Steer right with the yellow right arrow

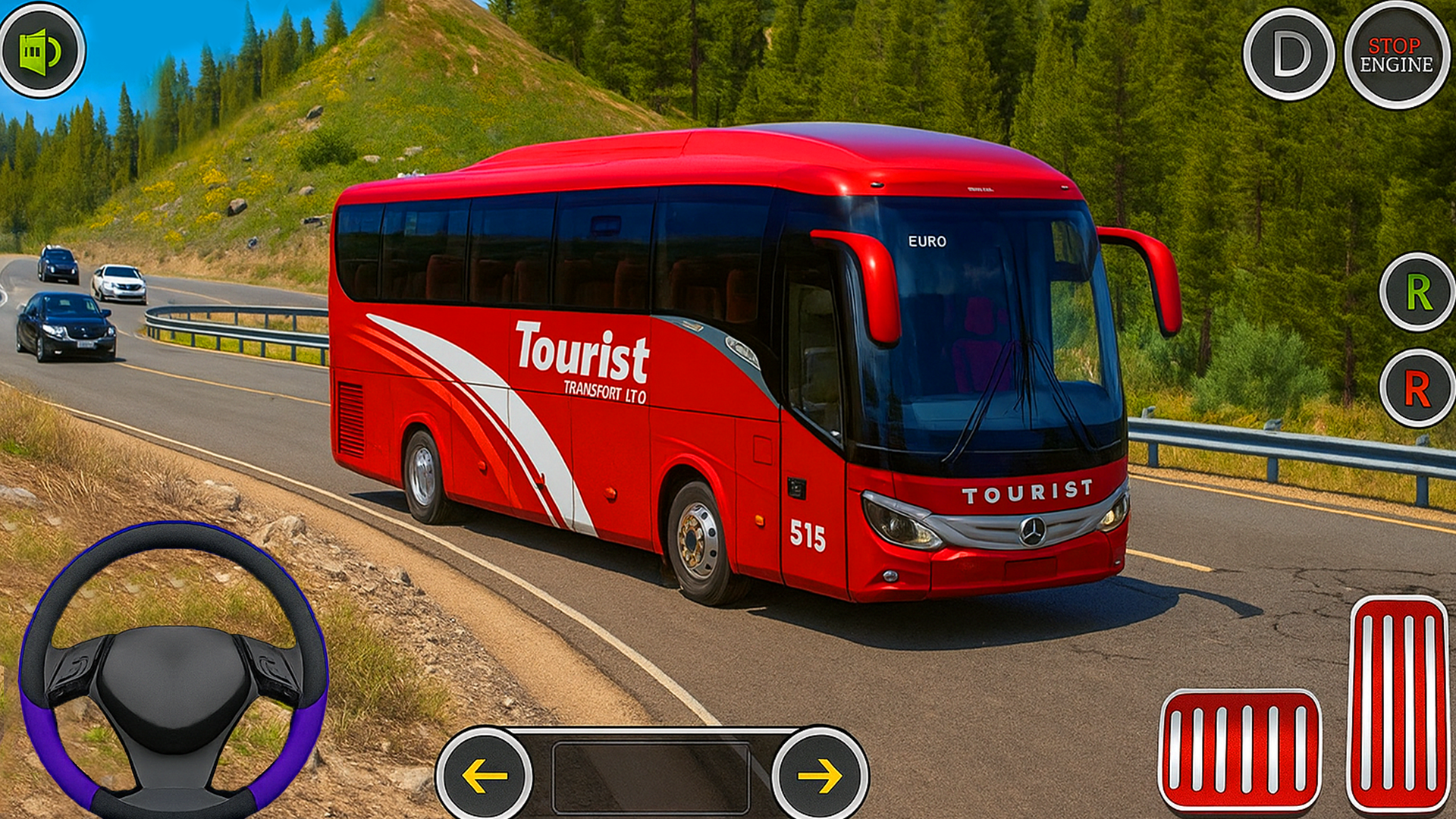[820, 775]
